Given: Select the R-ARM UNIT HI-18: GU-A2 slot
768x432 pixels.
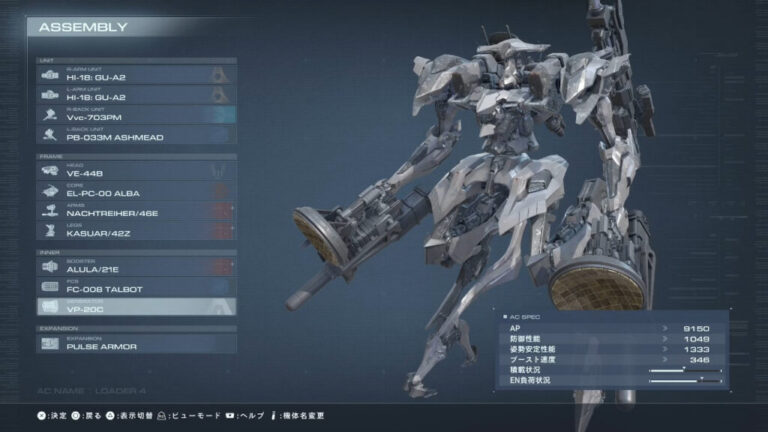Looking at the screenshot, I should (137, 74).
